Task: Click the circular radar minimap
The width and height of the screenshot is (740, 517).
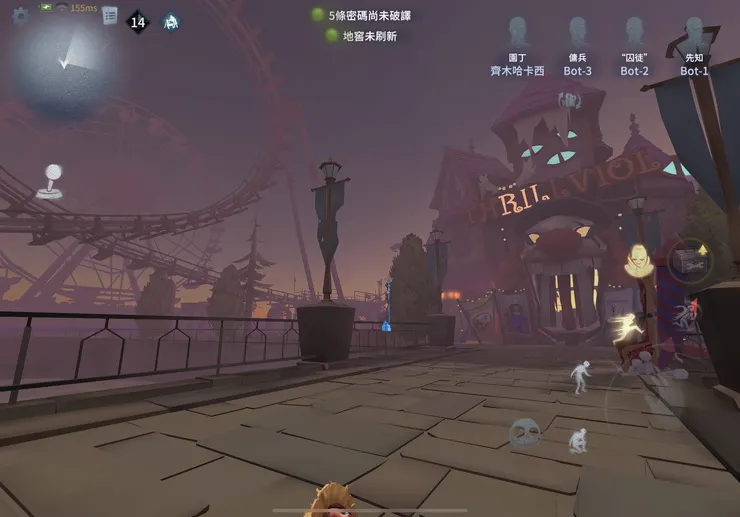Action: click(68, 58)
